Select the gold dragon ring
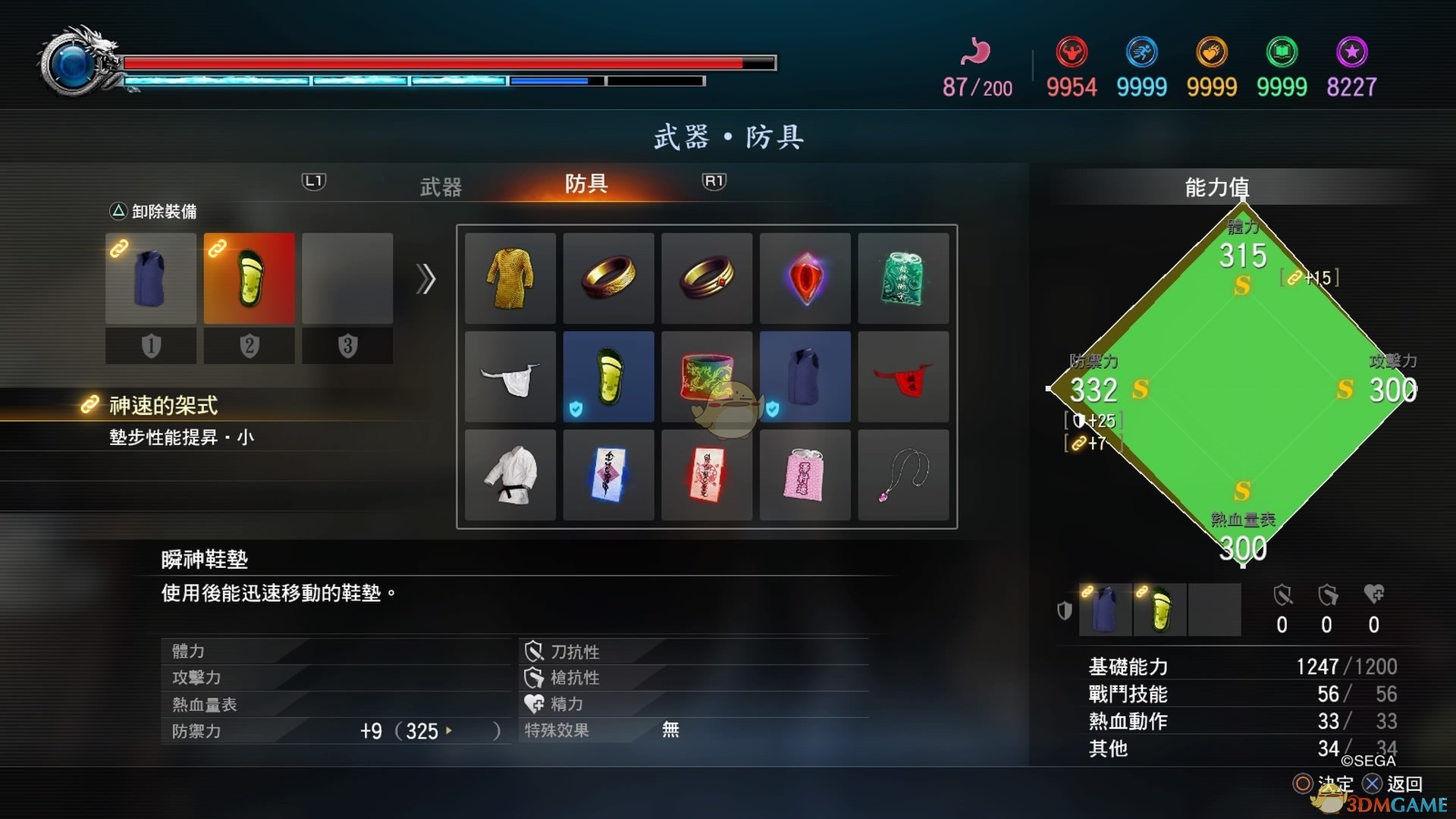 [608, 278]
